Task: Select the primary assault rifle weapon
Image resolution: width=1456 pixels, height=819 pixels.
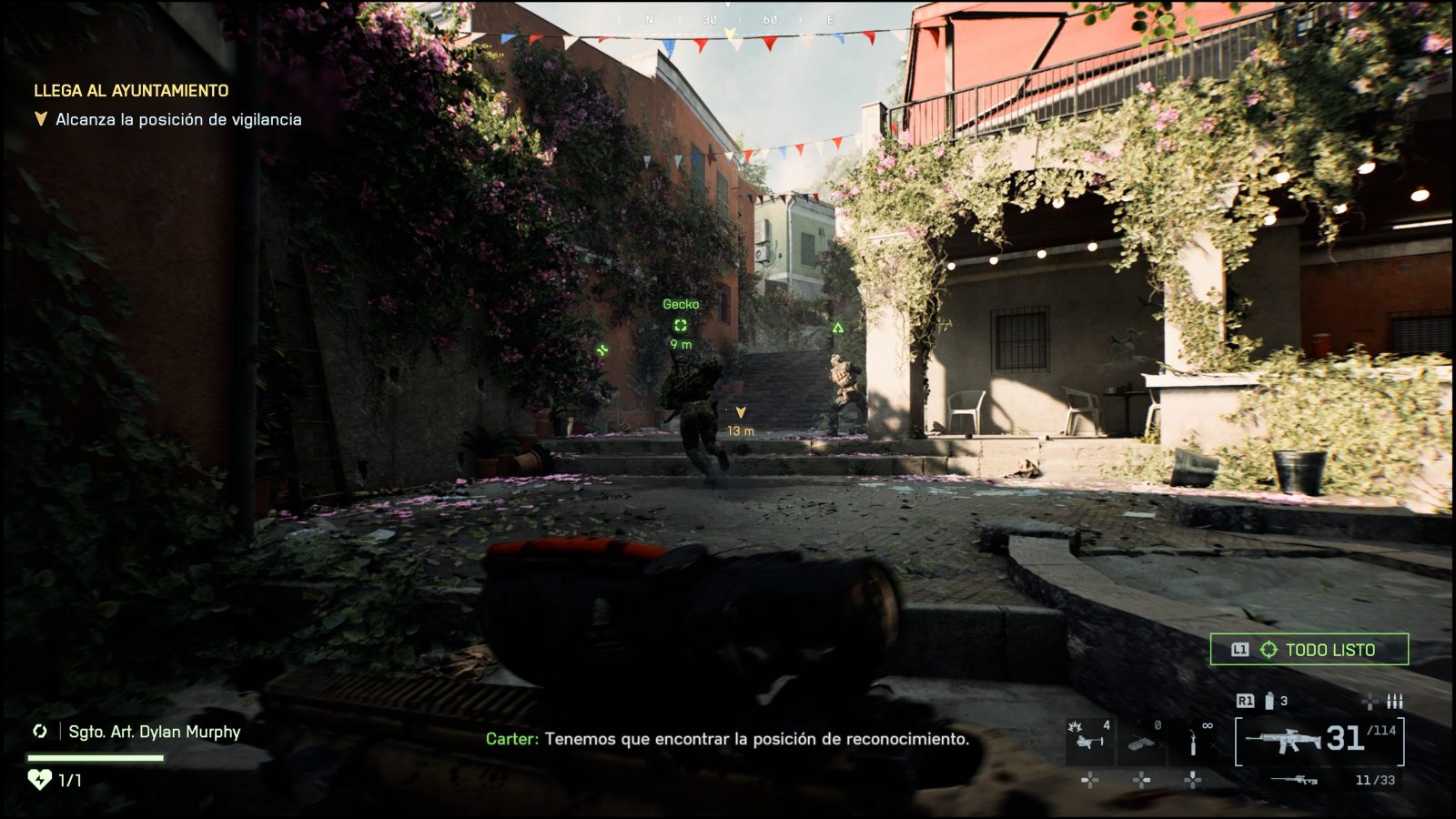Action: tap(1283, 741)
